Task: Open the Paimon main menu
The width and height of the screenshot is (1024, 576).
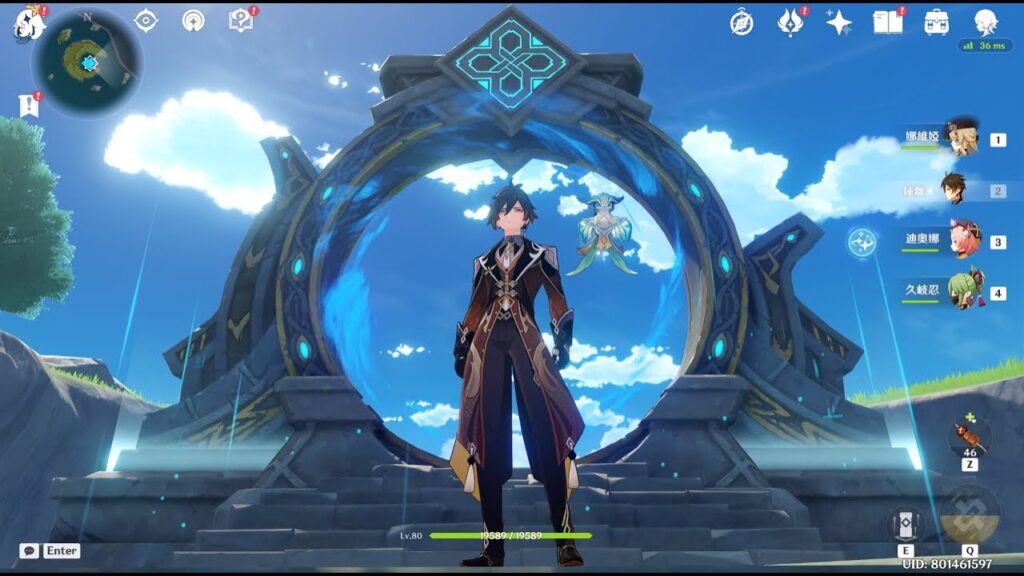Action: [x=28, y=22]
